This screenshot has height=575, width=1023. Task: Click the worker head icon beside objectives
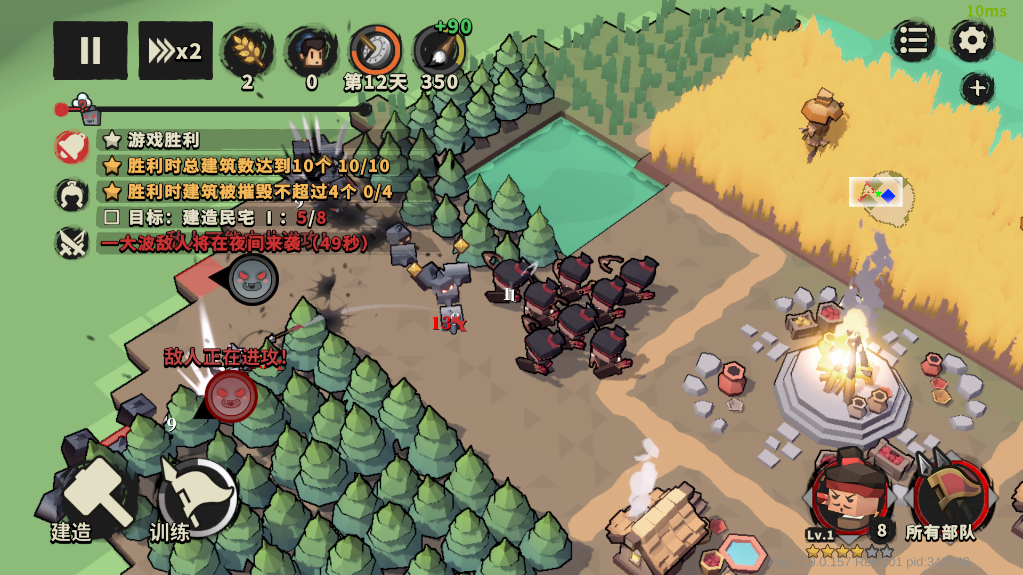(72, 194)
